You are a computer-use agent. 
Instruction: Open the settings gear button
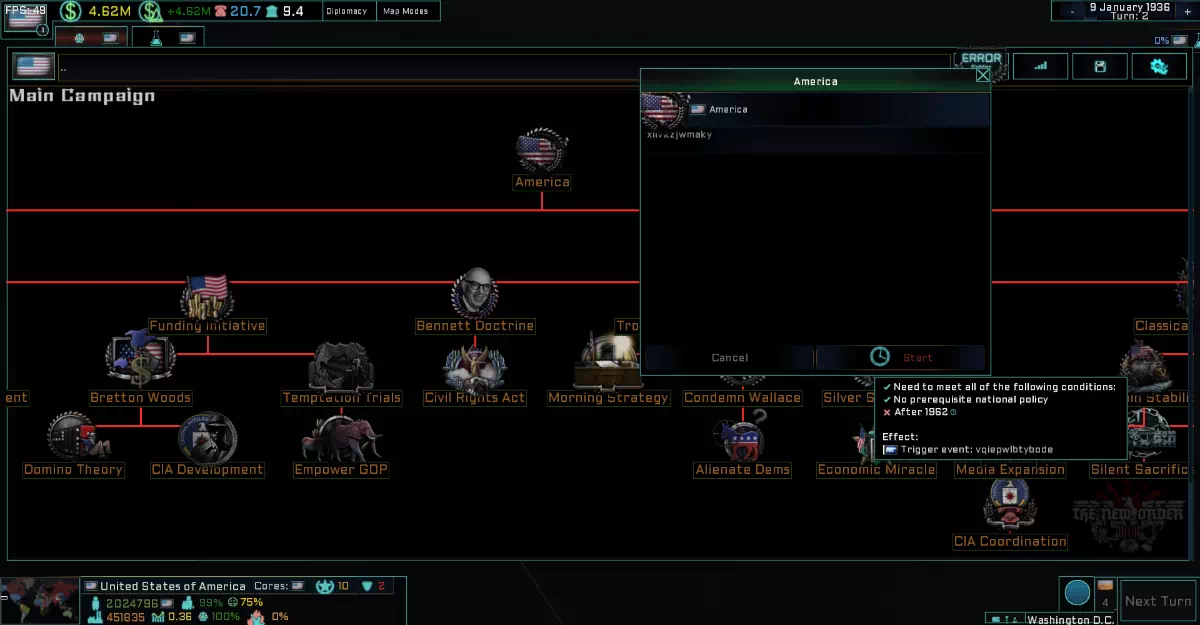click(x=1158, y=67)
